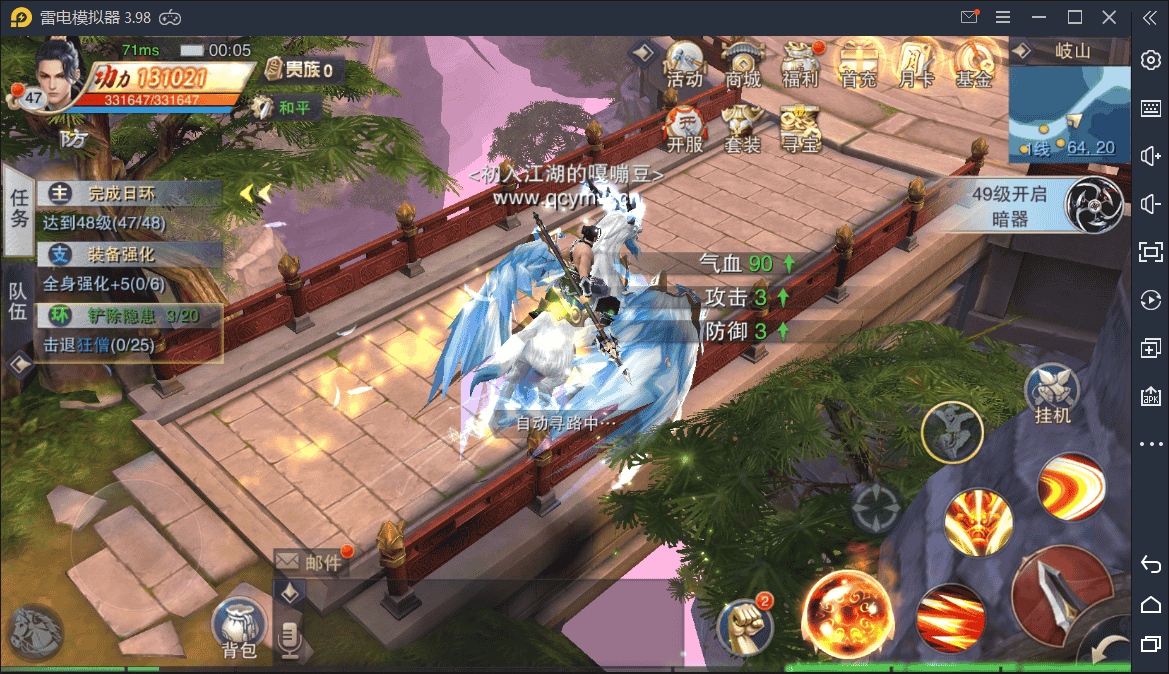Activate the fiery orb main attack skill

[x=848, y=612]
